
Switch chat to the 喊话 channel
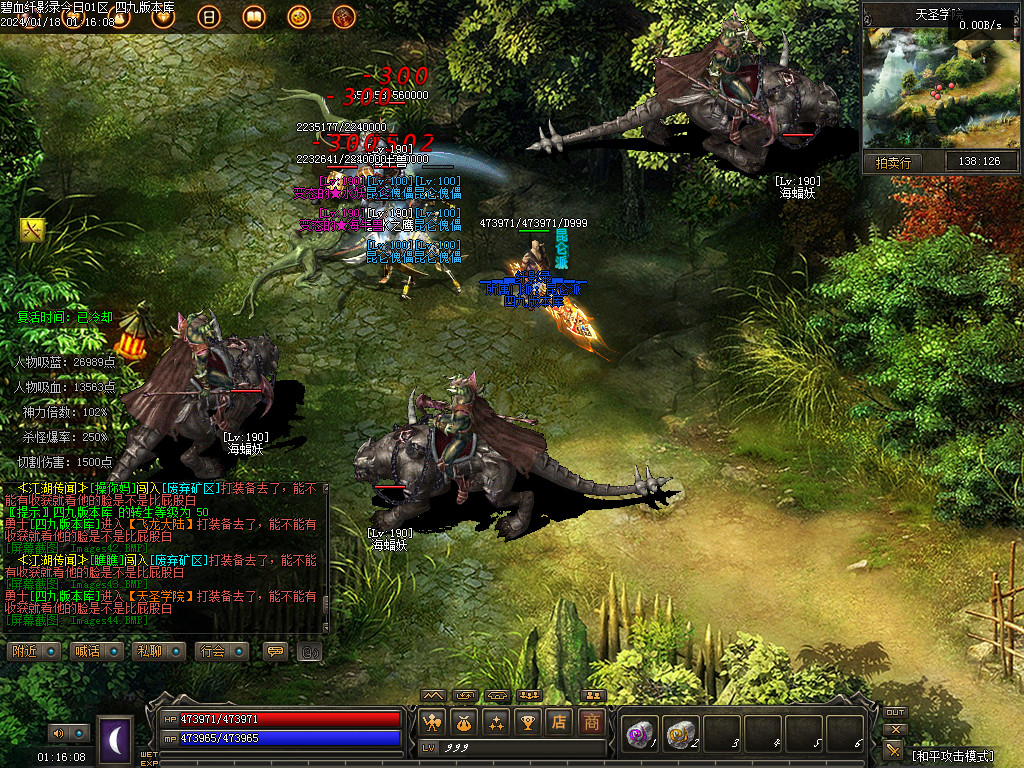coord(99,651)
